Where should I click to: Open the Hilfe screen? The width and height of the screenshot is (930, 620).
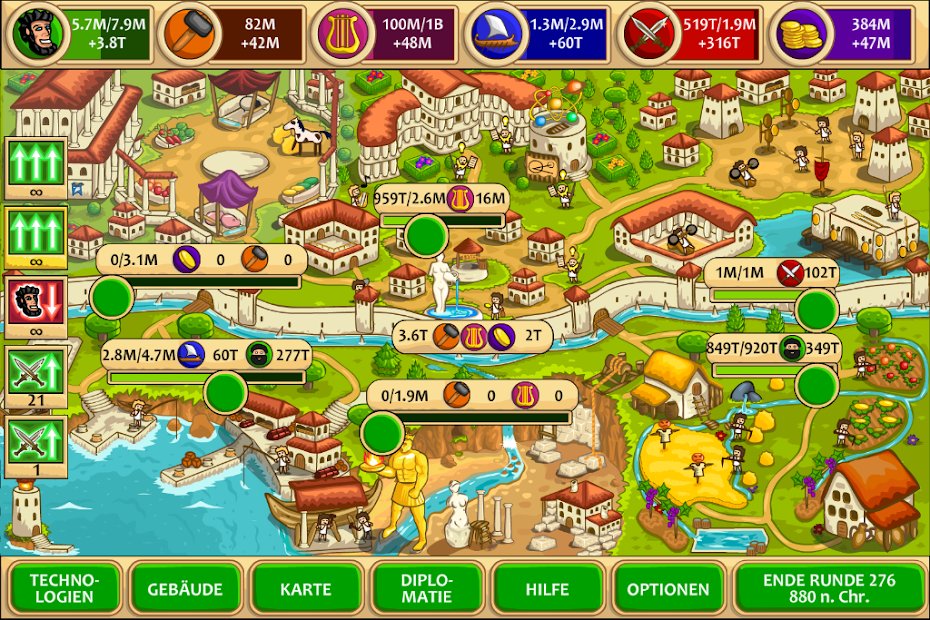tap(547, 589)
